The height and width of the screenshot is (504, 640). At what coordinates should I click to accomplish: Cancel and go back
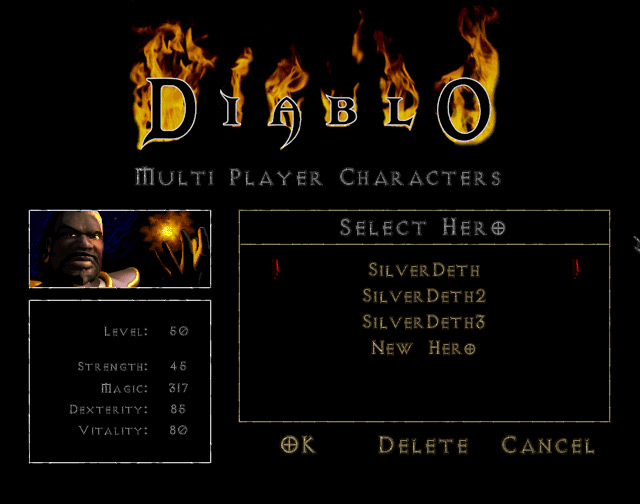(548, 446)
